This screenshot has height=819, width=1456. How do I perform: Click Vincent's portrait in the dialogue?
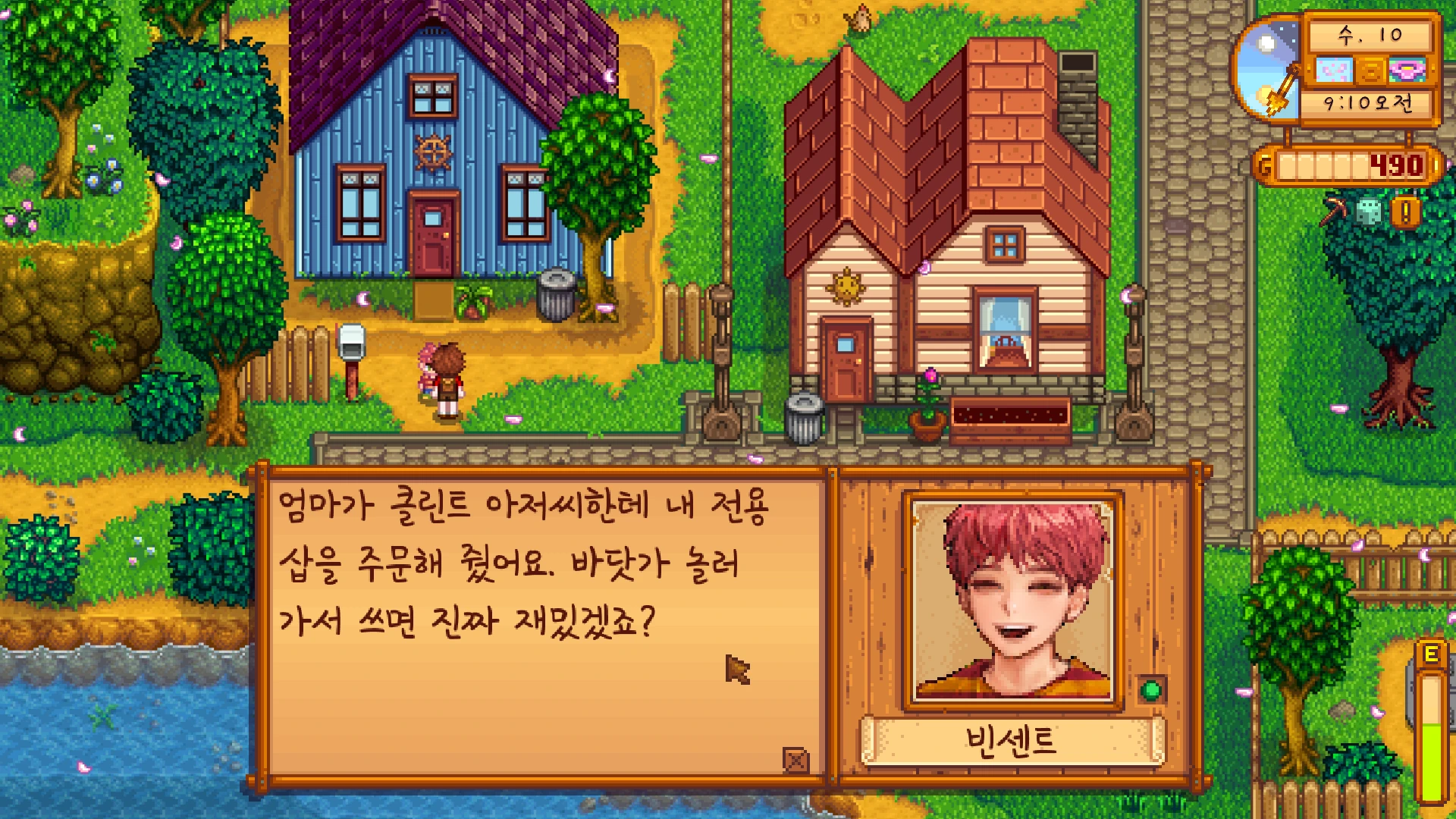1013,601
